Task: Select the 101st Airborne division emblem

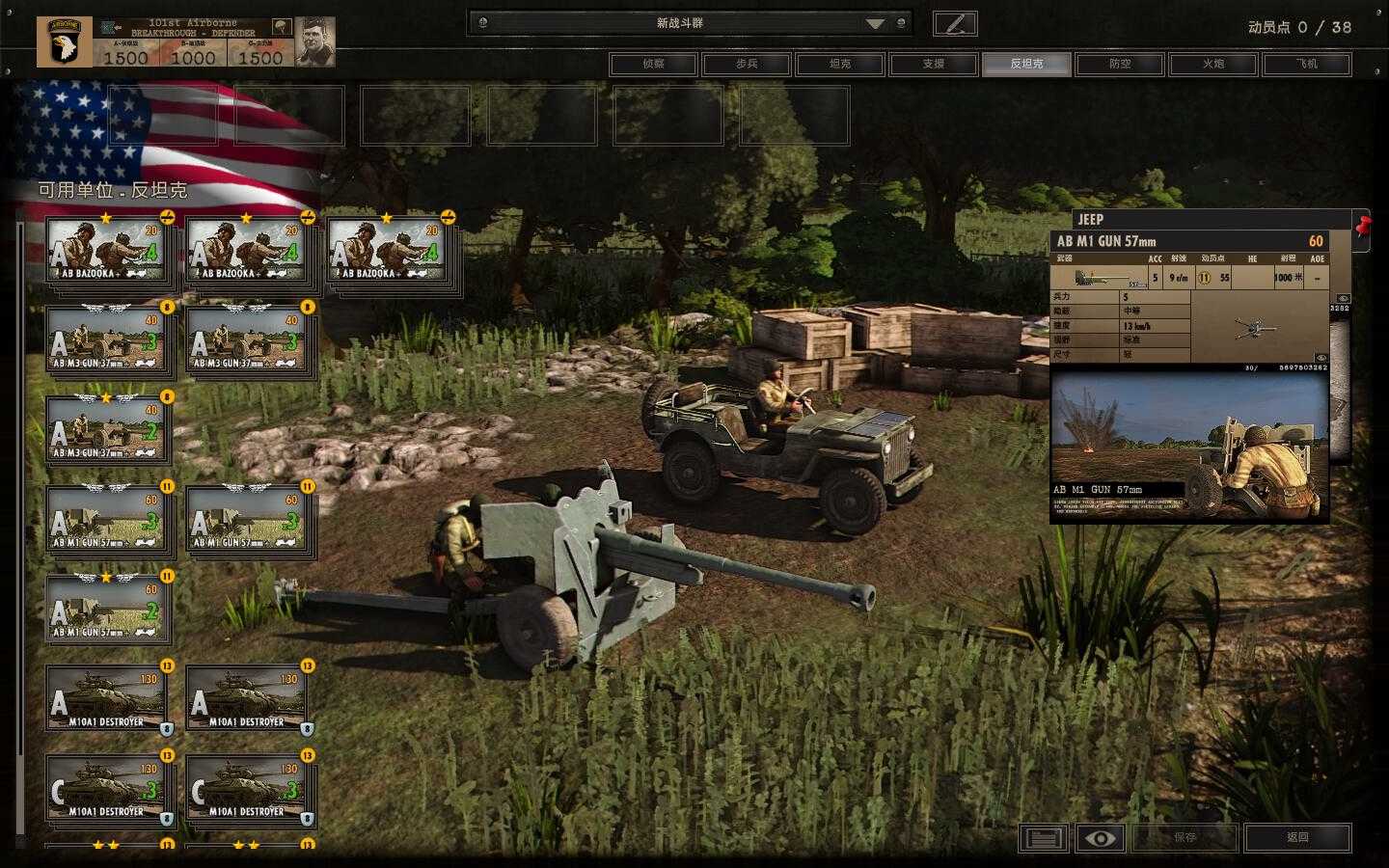Action: pyautogui.click(x=65, y=41)
